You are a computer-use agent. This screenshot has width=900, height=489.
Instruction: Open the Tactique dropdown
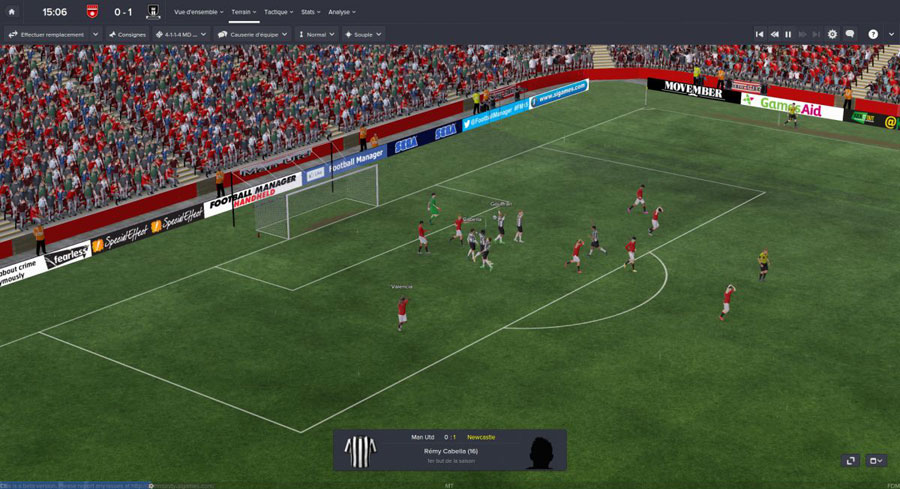point(279,12)
